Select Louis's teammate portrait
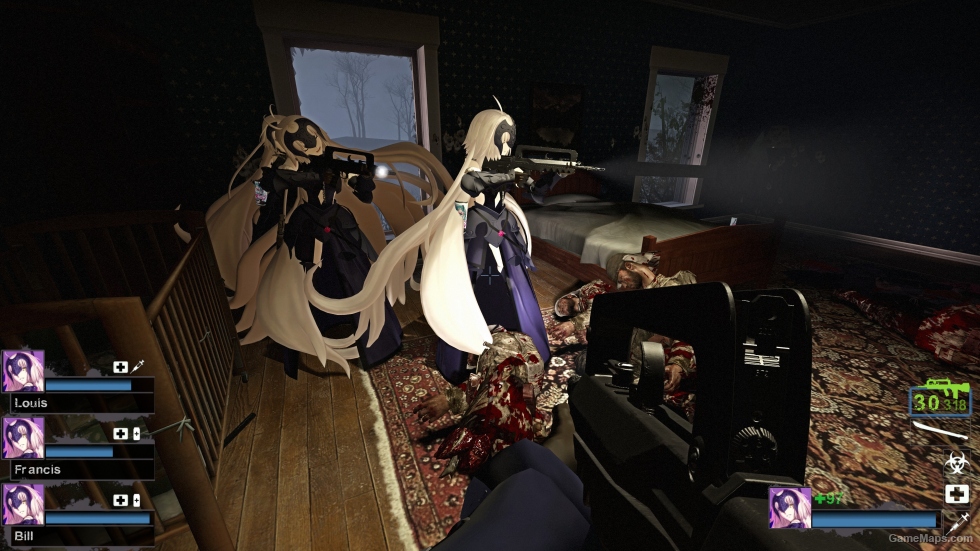This screenshot has width=980, height=551. [23, 371]
